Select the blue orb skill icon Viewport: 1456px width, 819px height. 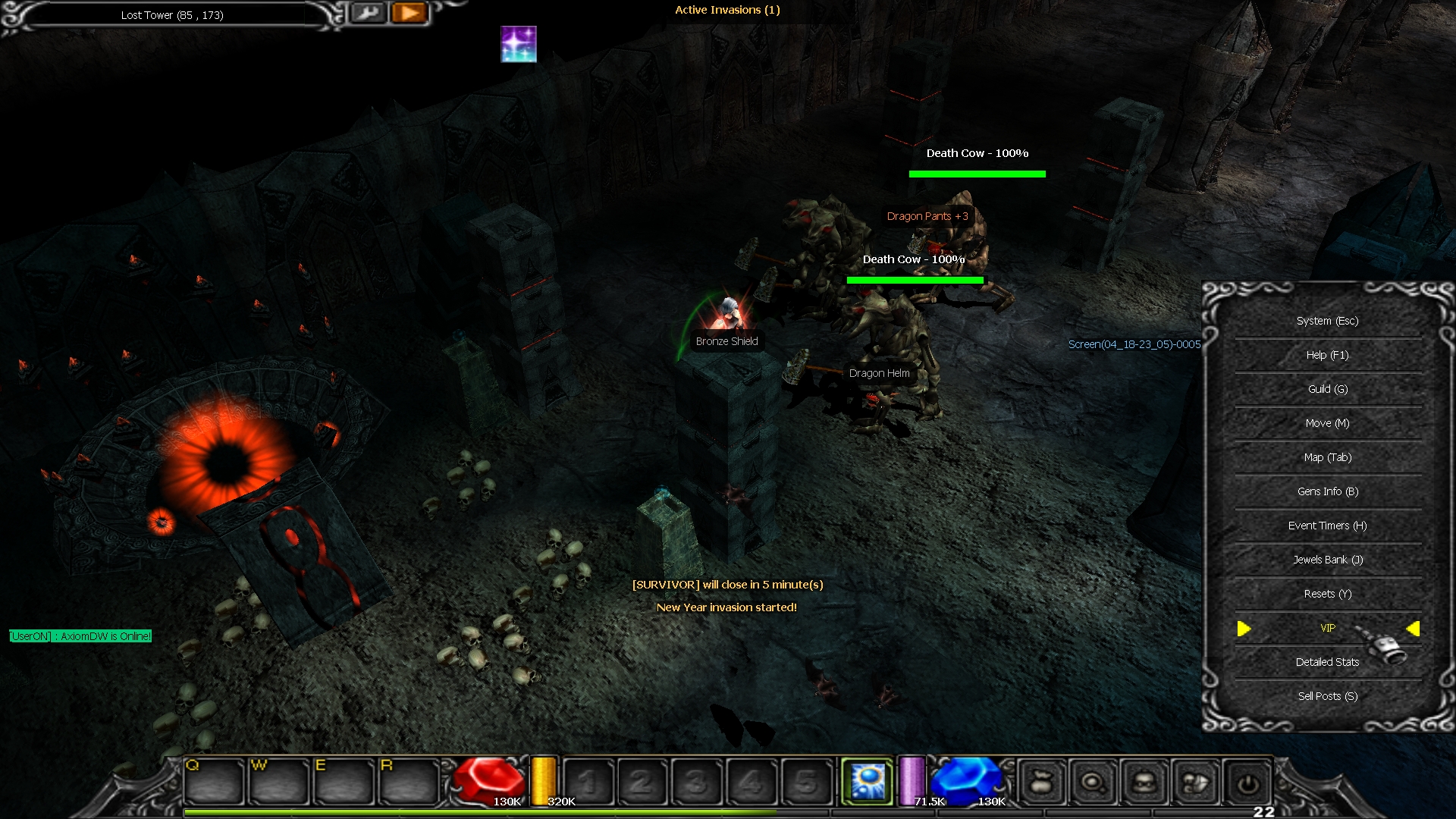[x=868, y=781]
